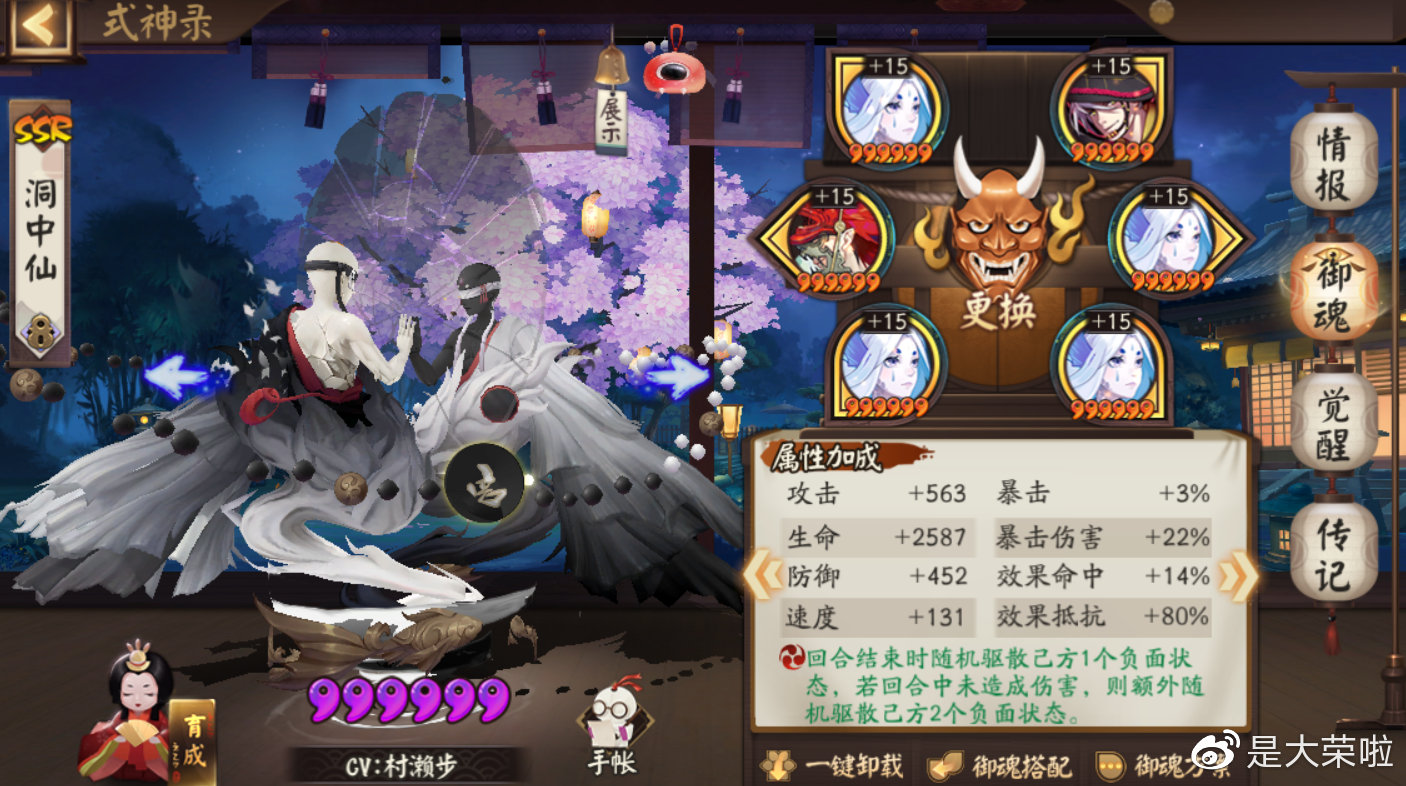Switch to the next shikigami with blue right arrow
This screenshot has width=1406, height=786.
coord(677,378)
